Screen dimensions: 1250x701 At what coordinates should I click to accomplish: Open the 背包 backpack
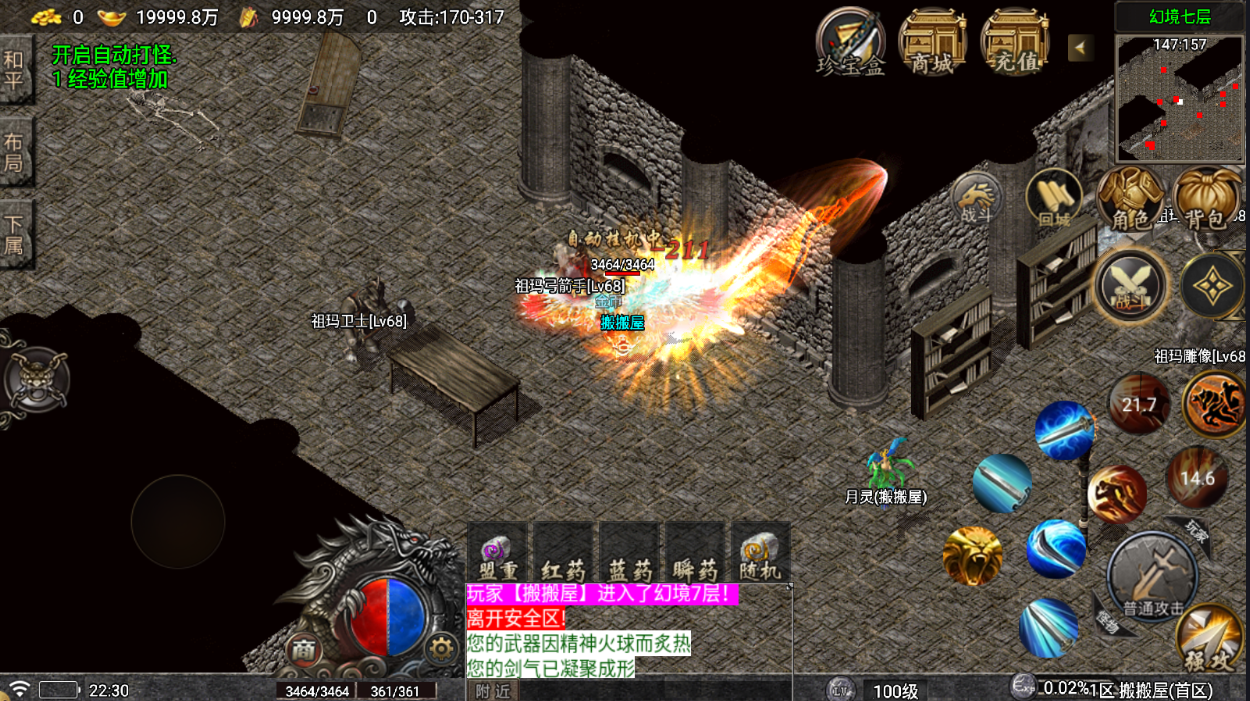[1206, 199]
